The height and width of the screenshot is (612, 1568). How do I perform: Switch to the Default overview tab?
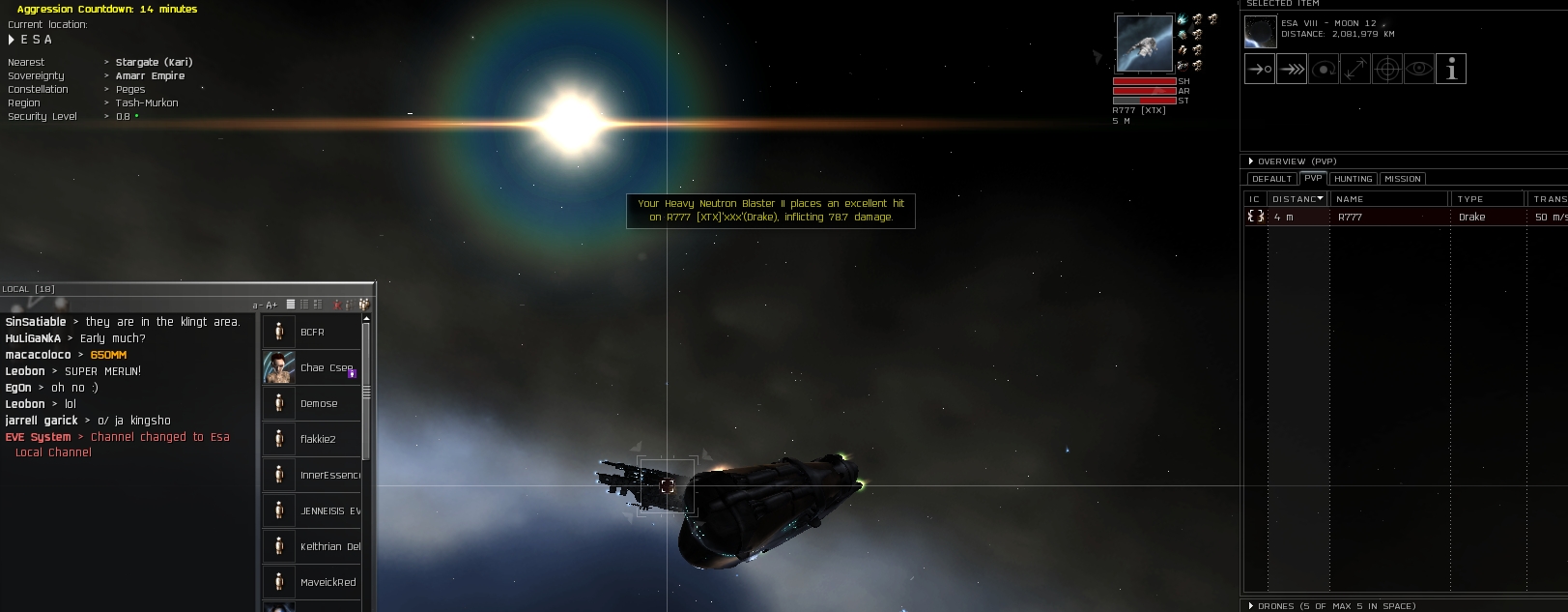pyautogui.click(x=1271, y=179)
